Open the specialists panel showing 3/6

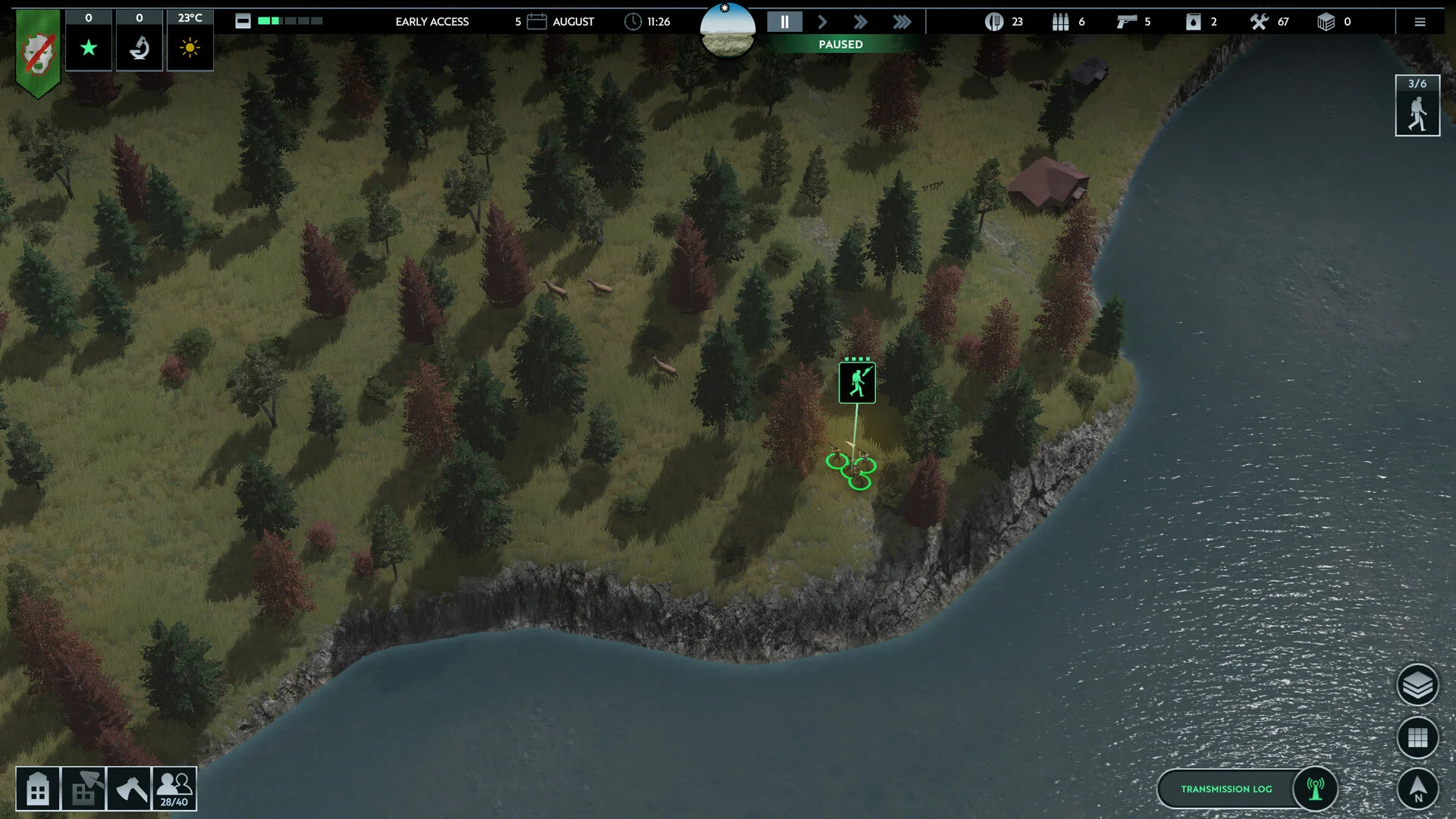1417,106
